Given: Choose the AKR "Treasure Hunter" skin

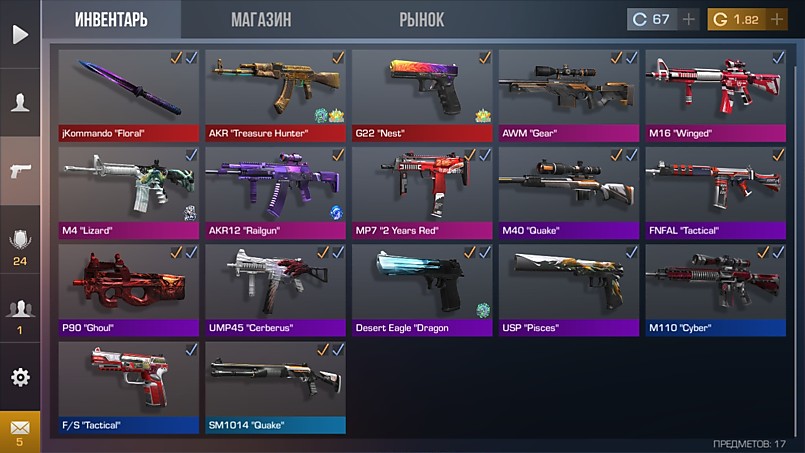Looking at the screenshot, I should pos(275,95).
